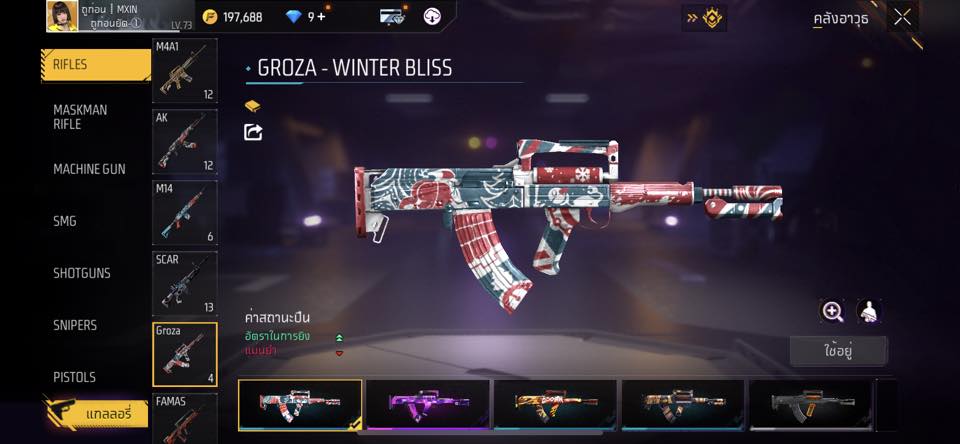Tap the player profile avatar
960x444 pixels.
click(x=62, y=16)
